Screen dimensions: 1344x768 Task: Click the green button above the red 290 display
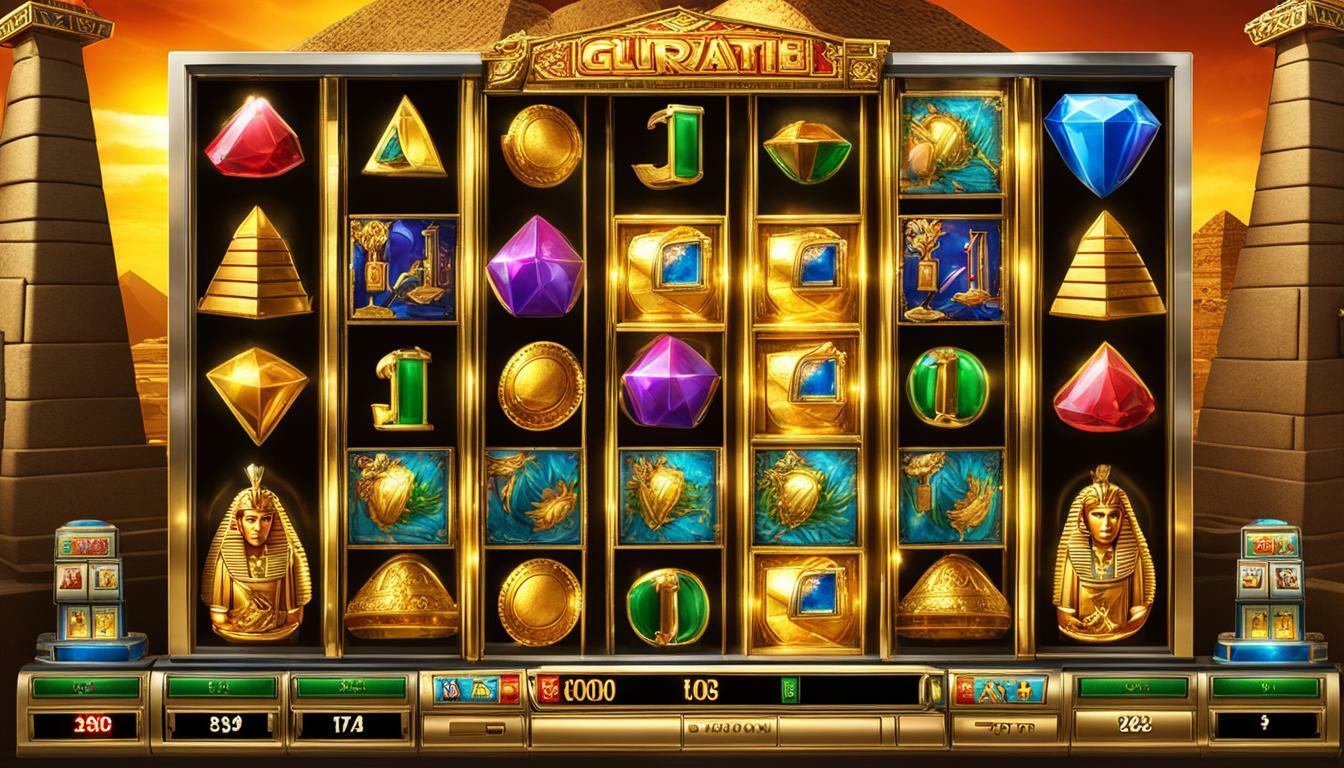click(86, 687)
